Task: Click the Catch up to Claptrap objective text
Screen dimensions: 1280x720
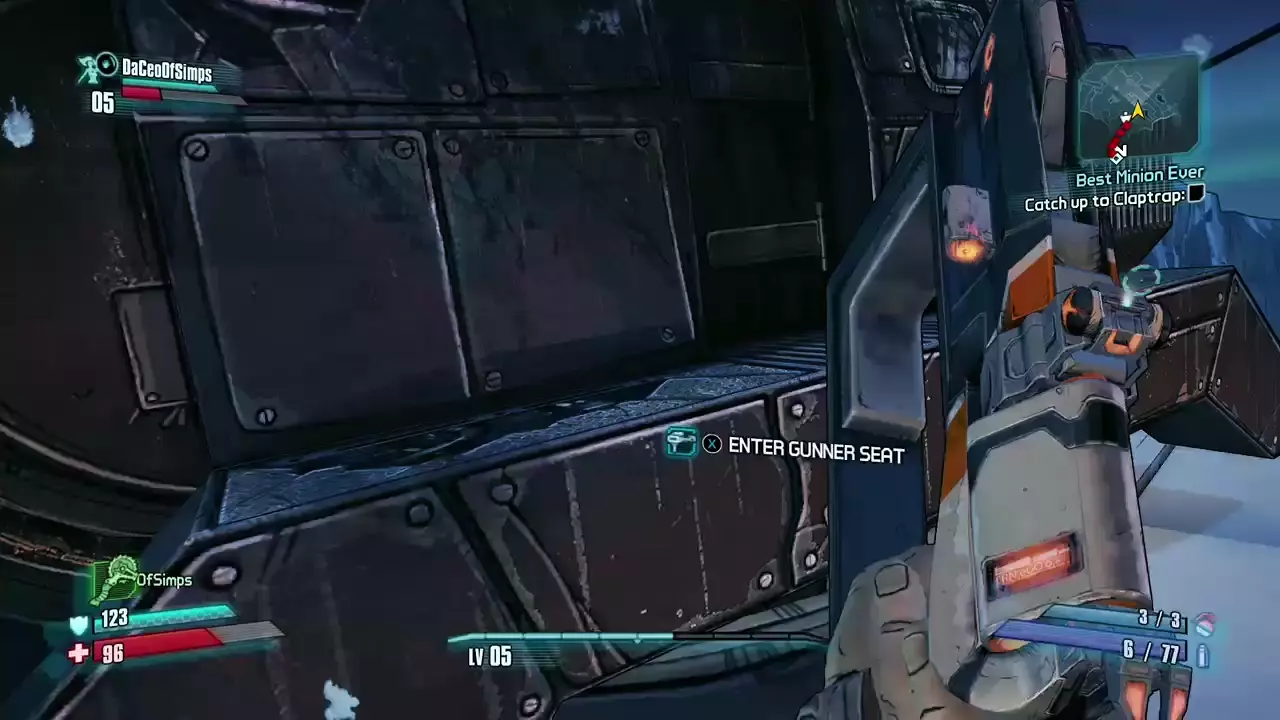Action: click(1105, 203)
